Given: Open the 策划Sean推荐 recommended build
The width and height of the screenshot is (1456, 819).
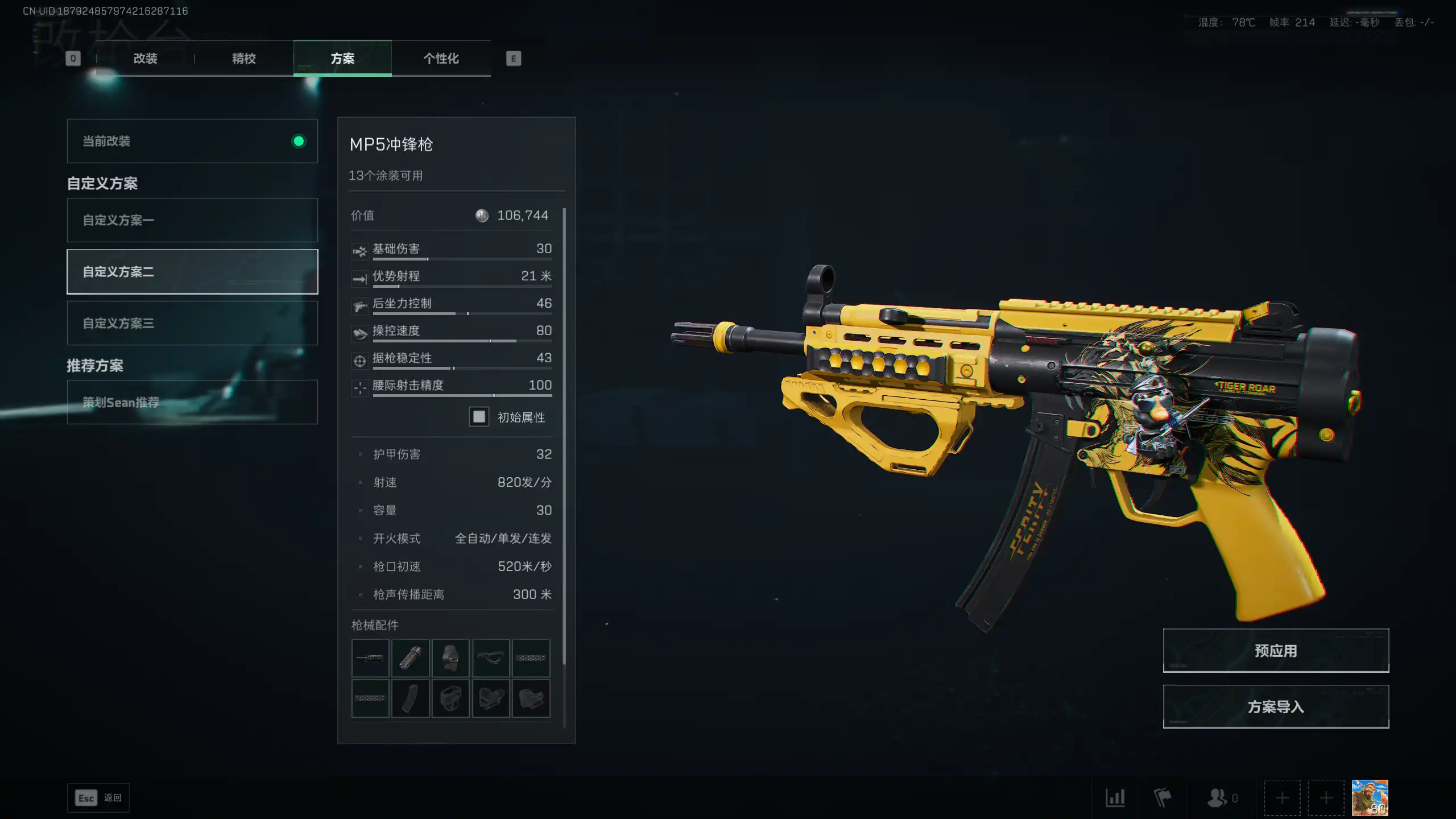Looking at the screenshot, I should 192,402.
